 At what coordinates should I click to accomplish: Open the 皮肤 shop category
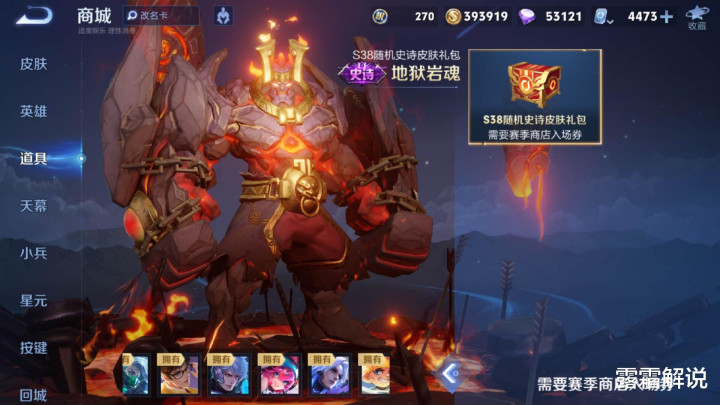point(33,64)
